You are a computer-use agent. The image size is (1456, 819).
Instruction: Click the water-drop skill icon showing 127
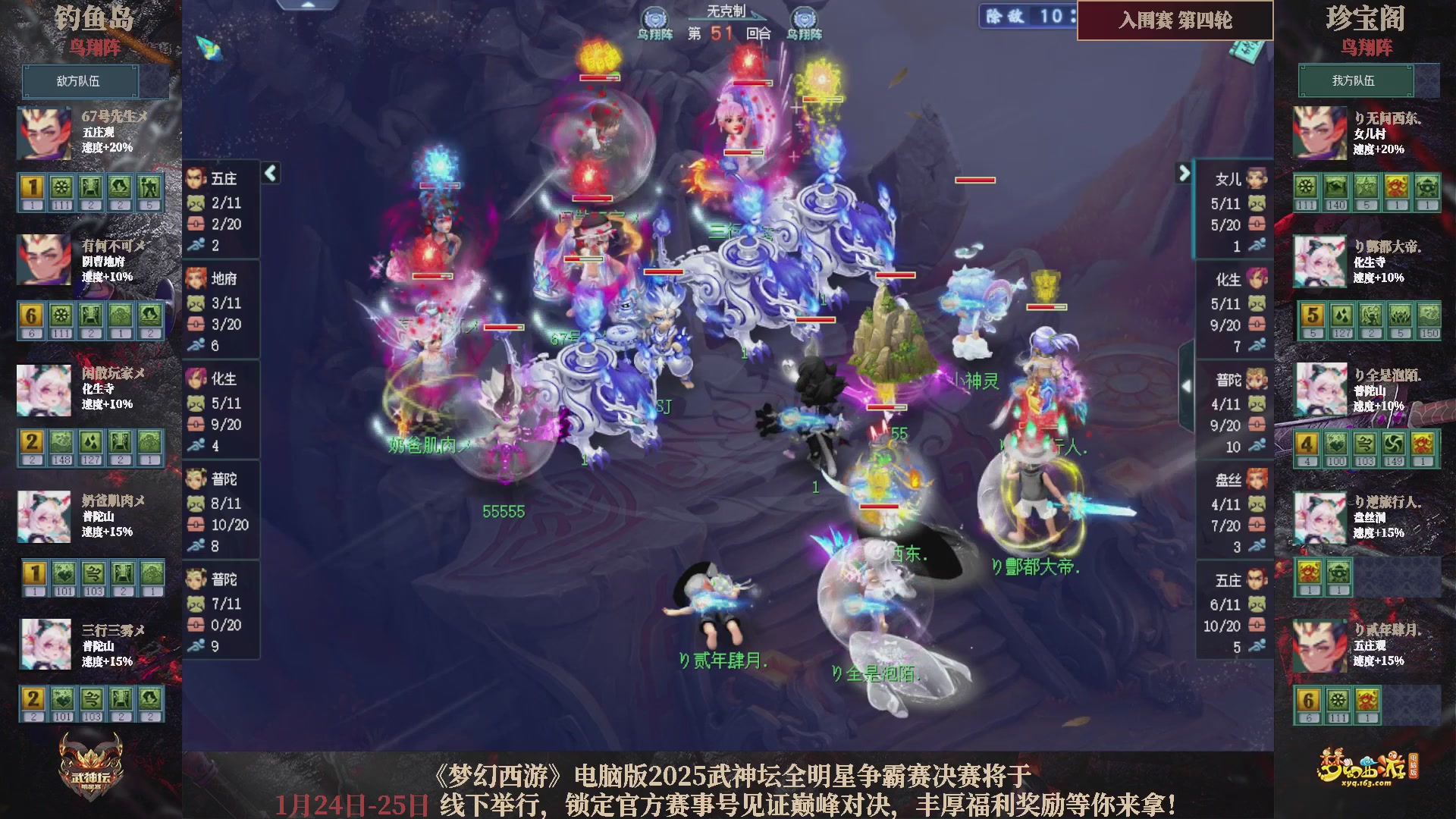[x=1342, y=317]
